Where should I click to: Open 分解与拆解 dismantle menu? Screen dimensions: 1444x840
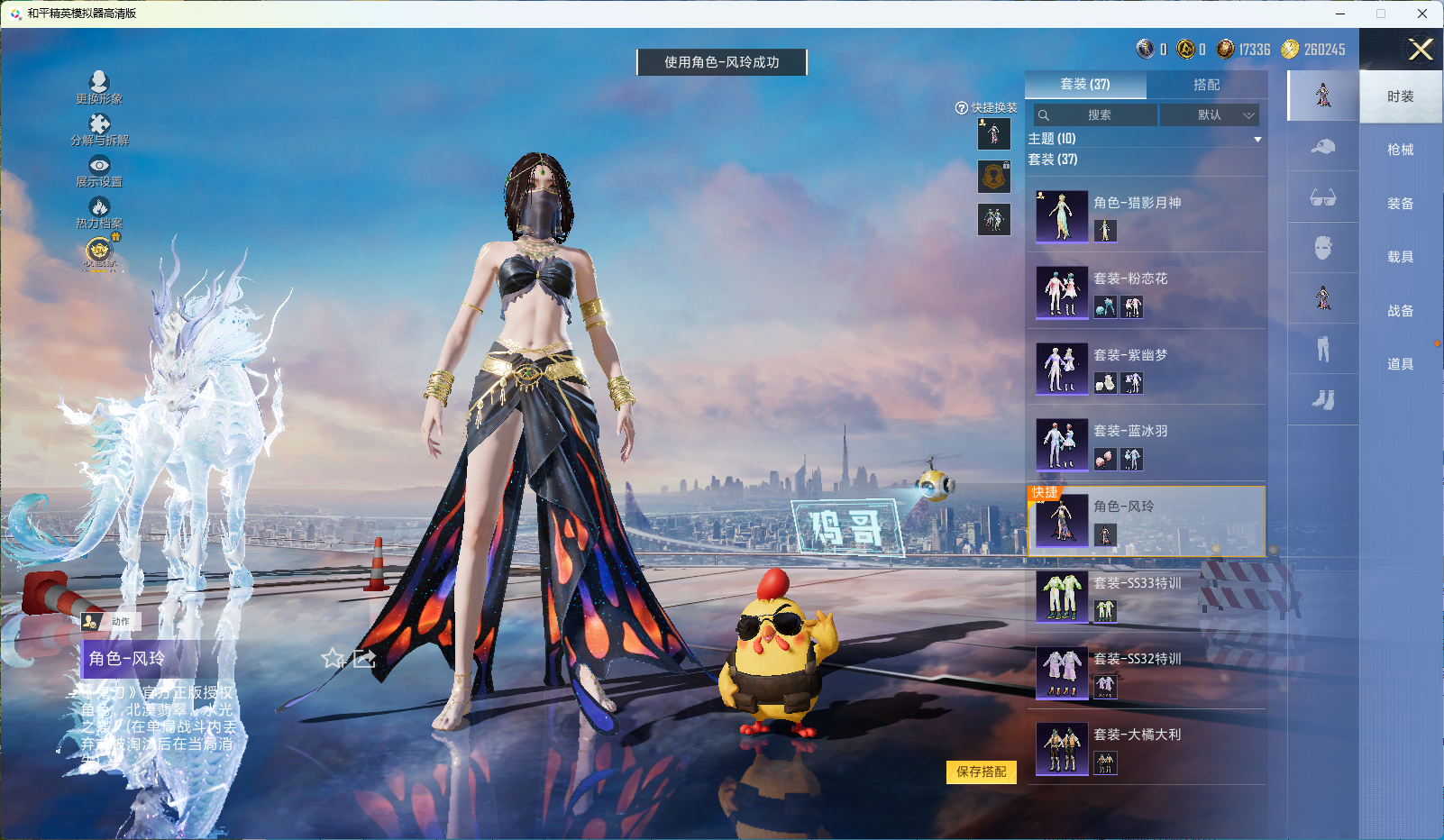[99, 129]
